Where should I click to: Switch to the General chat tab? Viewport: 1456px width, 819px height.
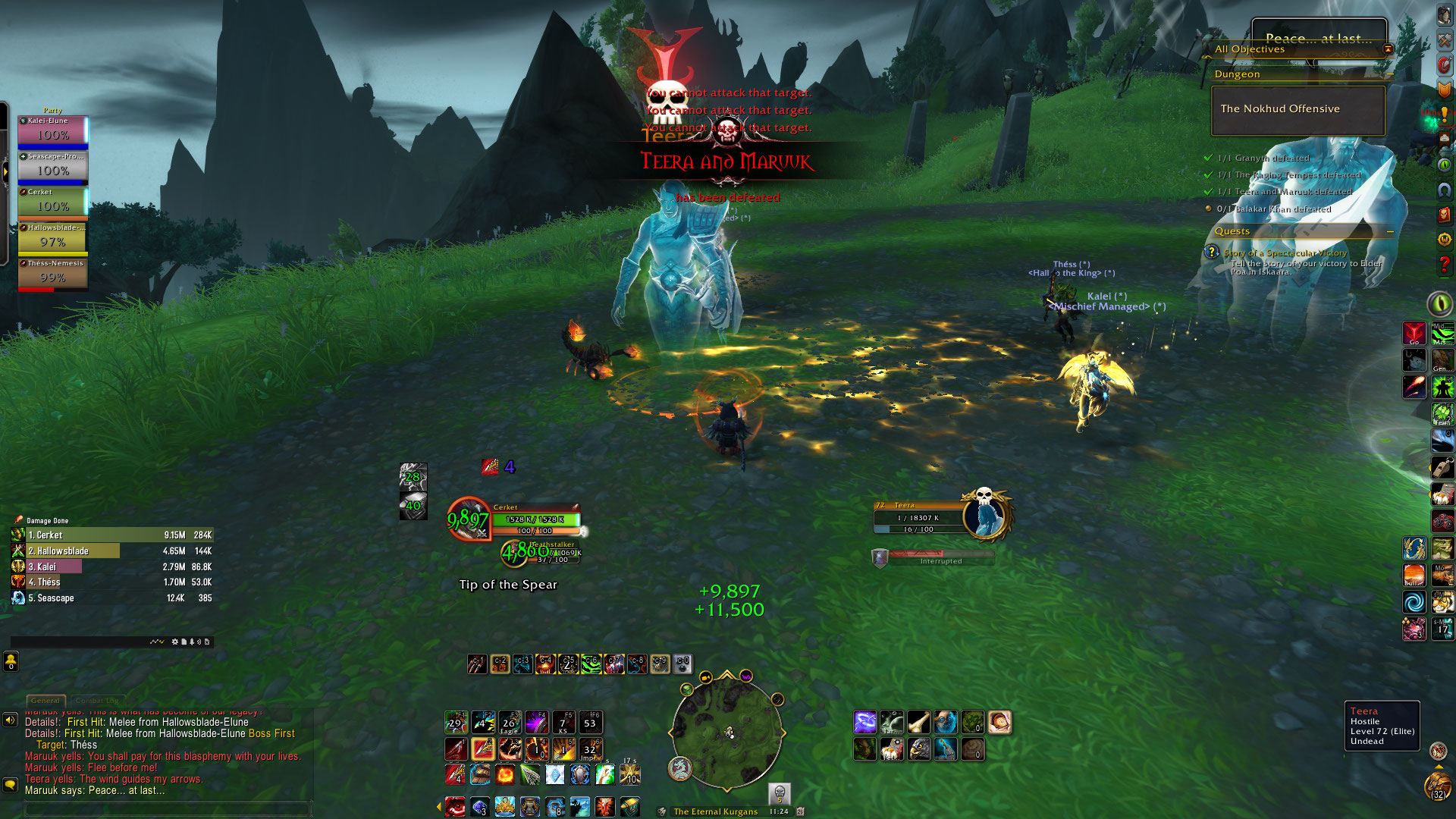pyautogui.click(x=45, y=701)
